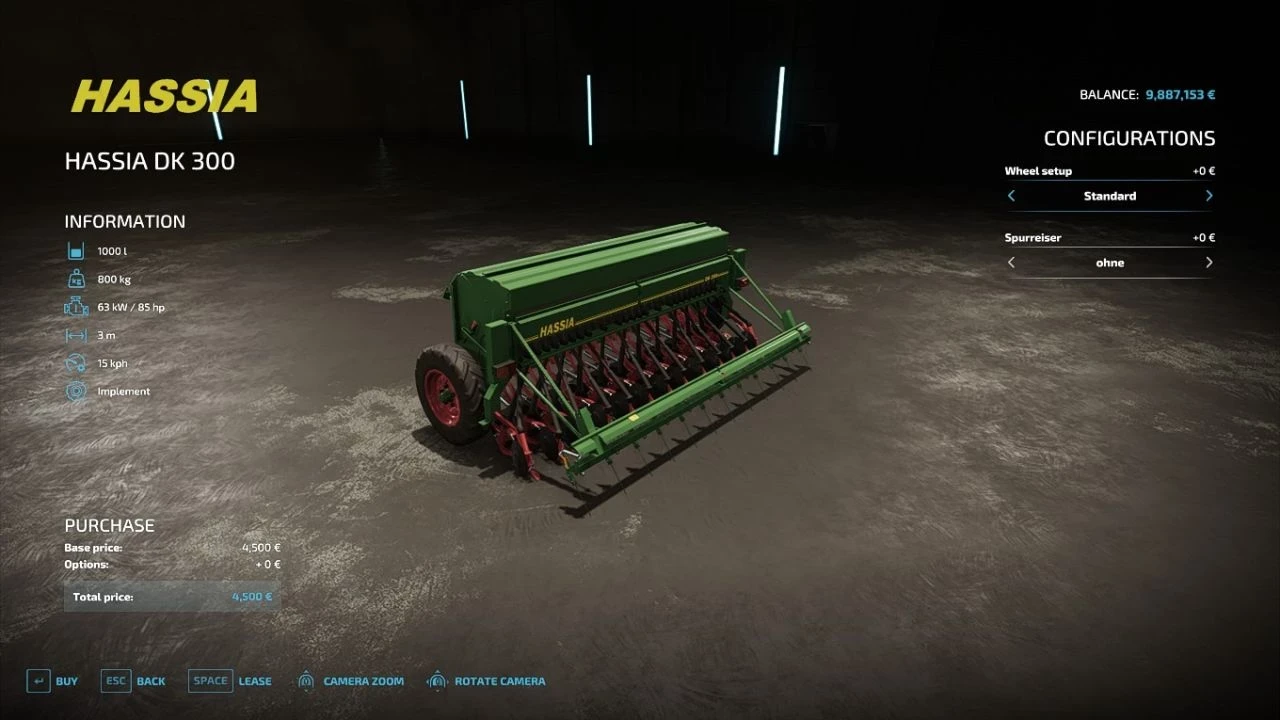Click the ohne Spurreiser setting

(1110, 262)
